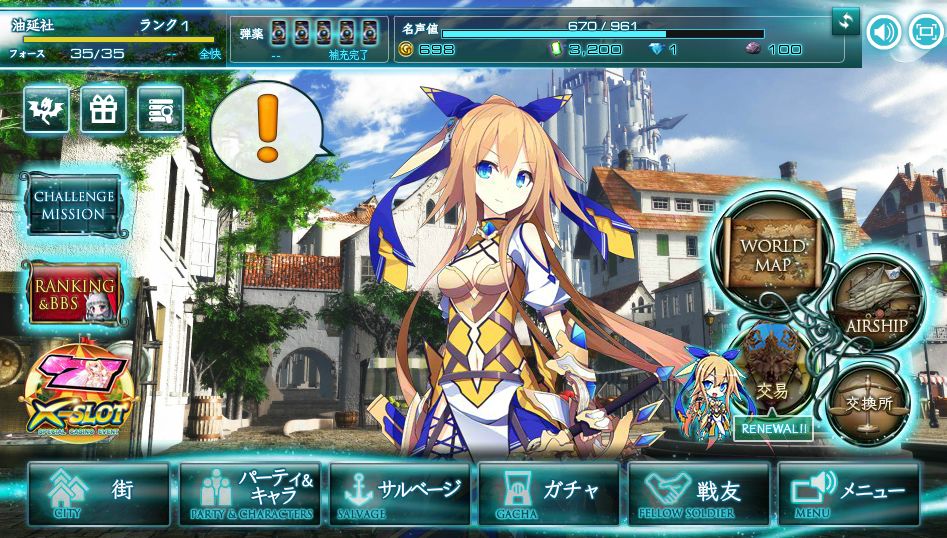
Task: Toggle sound with the speaker icon
Action: coord(883,32)
